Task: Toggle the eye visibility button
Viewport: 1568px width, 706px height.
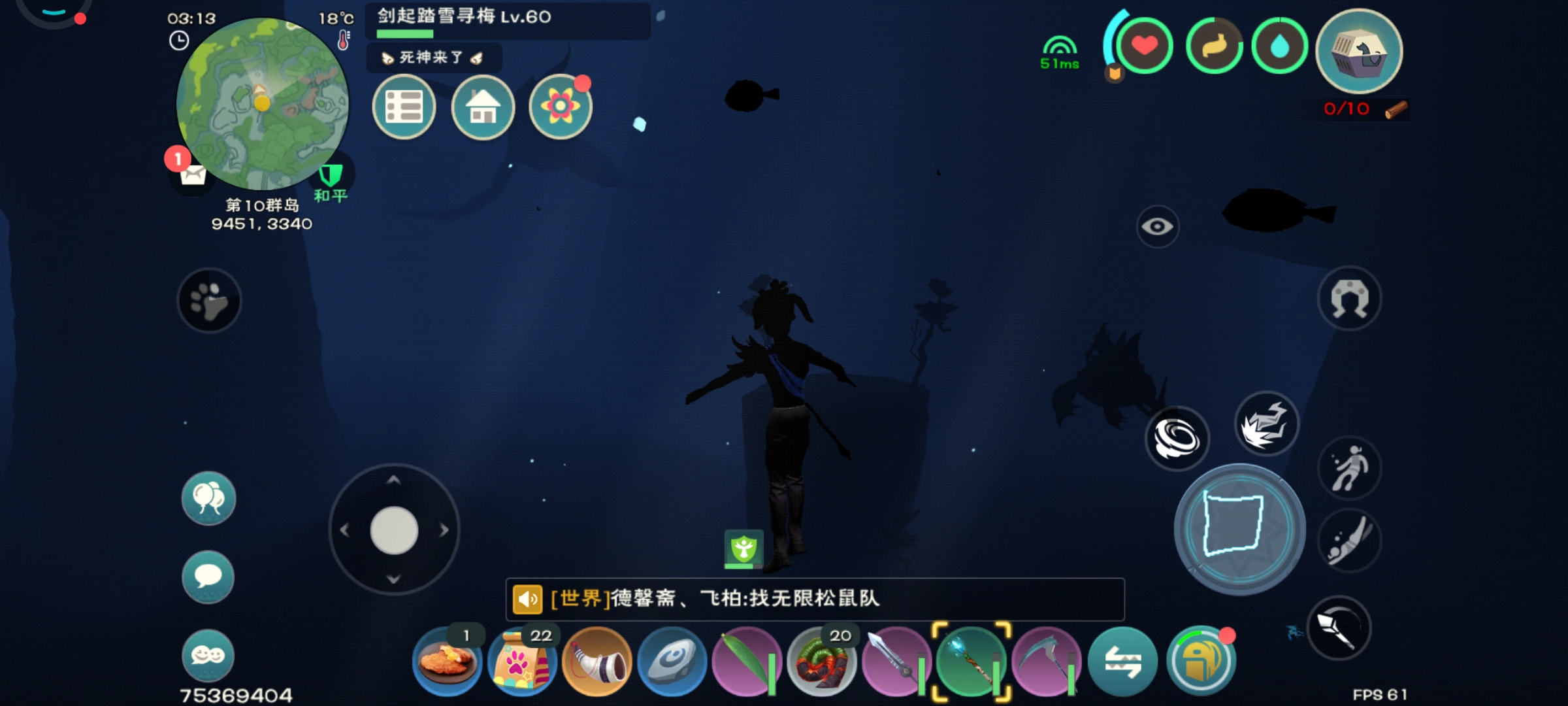Action: pyautogui.click(x=1157, y=227)
